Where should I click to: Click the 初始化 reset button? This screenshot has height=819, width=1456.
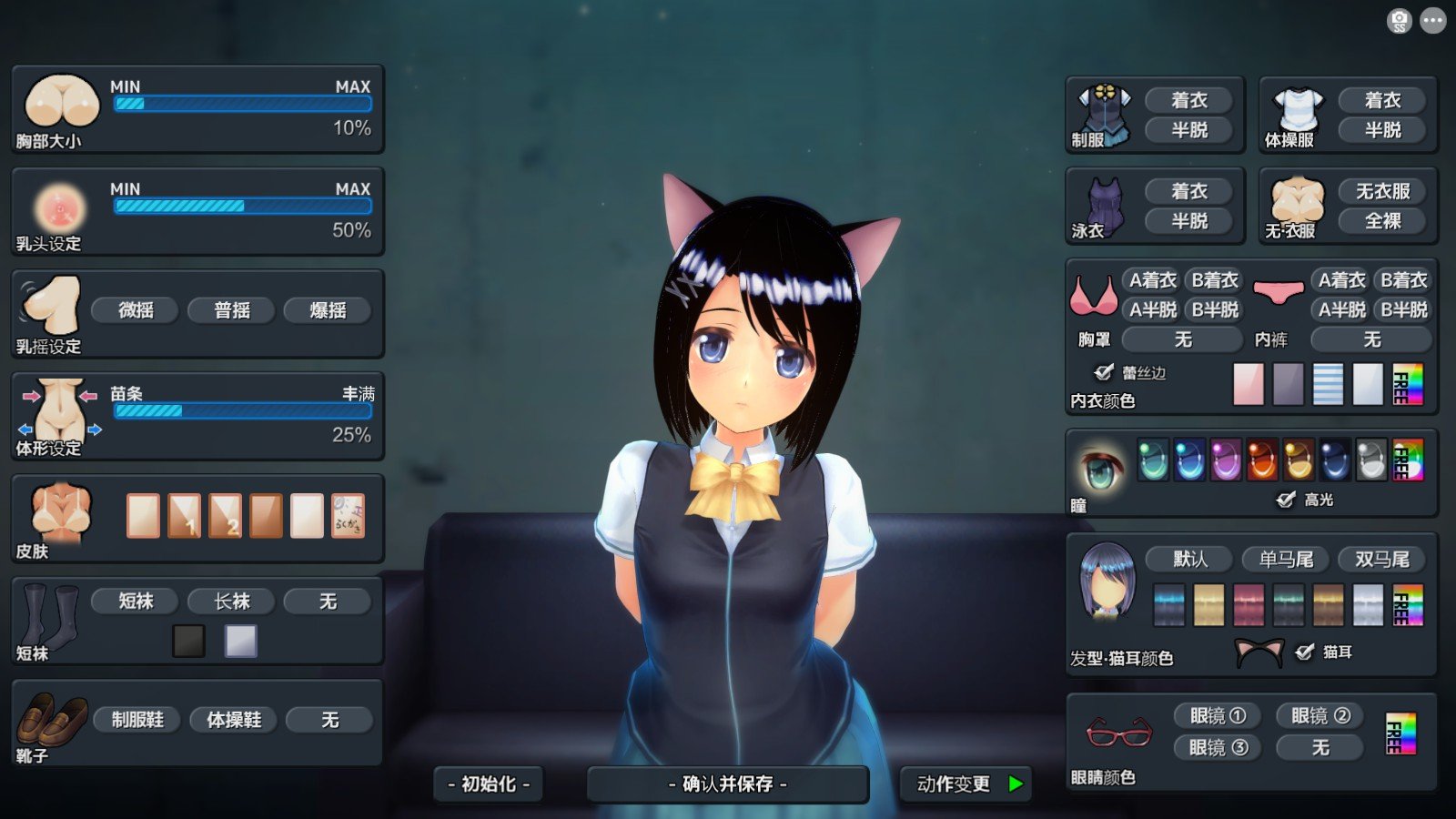488,784
